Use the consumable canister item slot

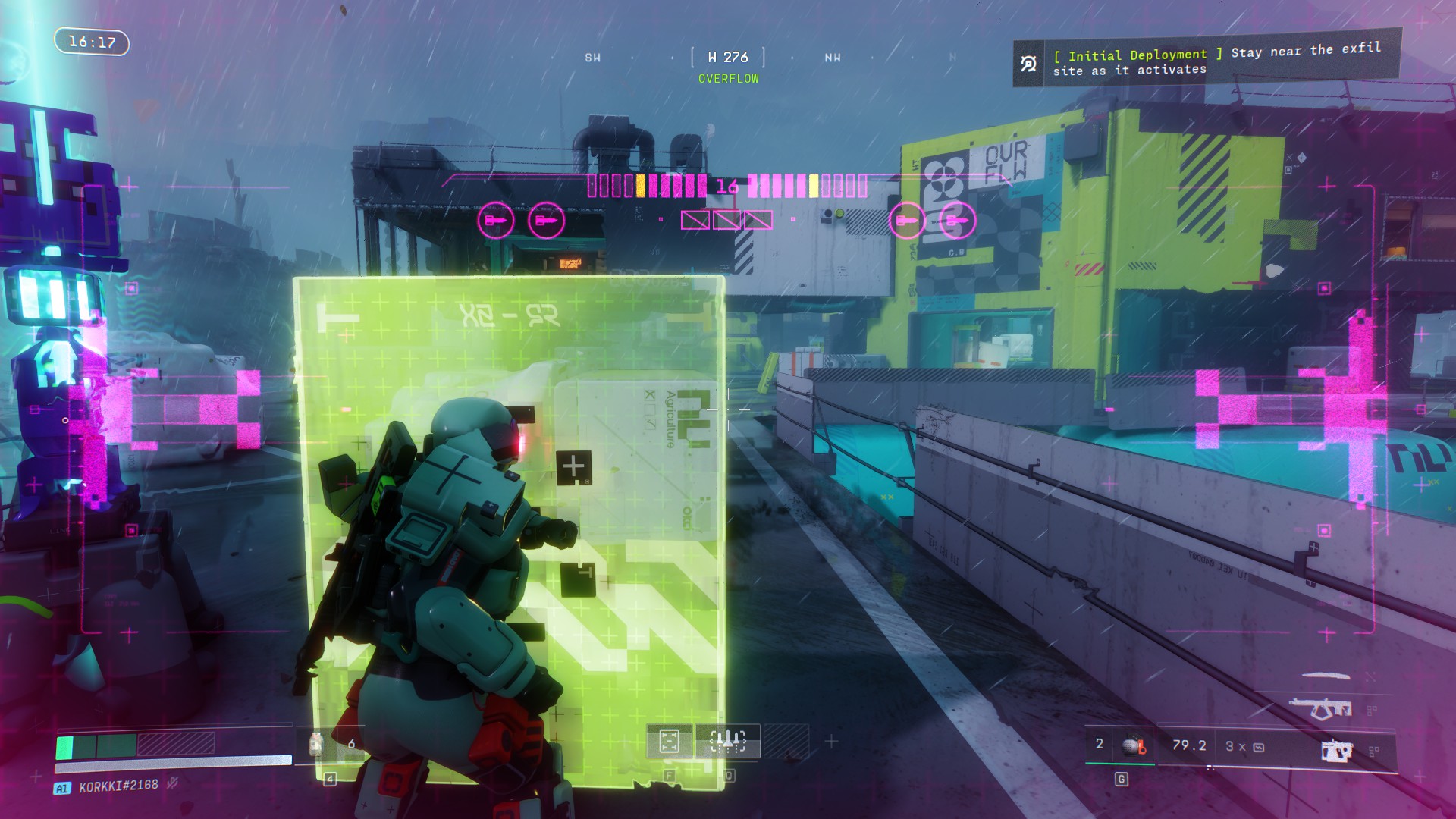point(317,744)
